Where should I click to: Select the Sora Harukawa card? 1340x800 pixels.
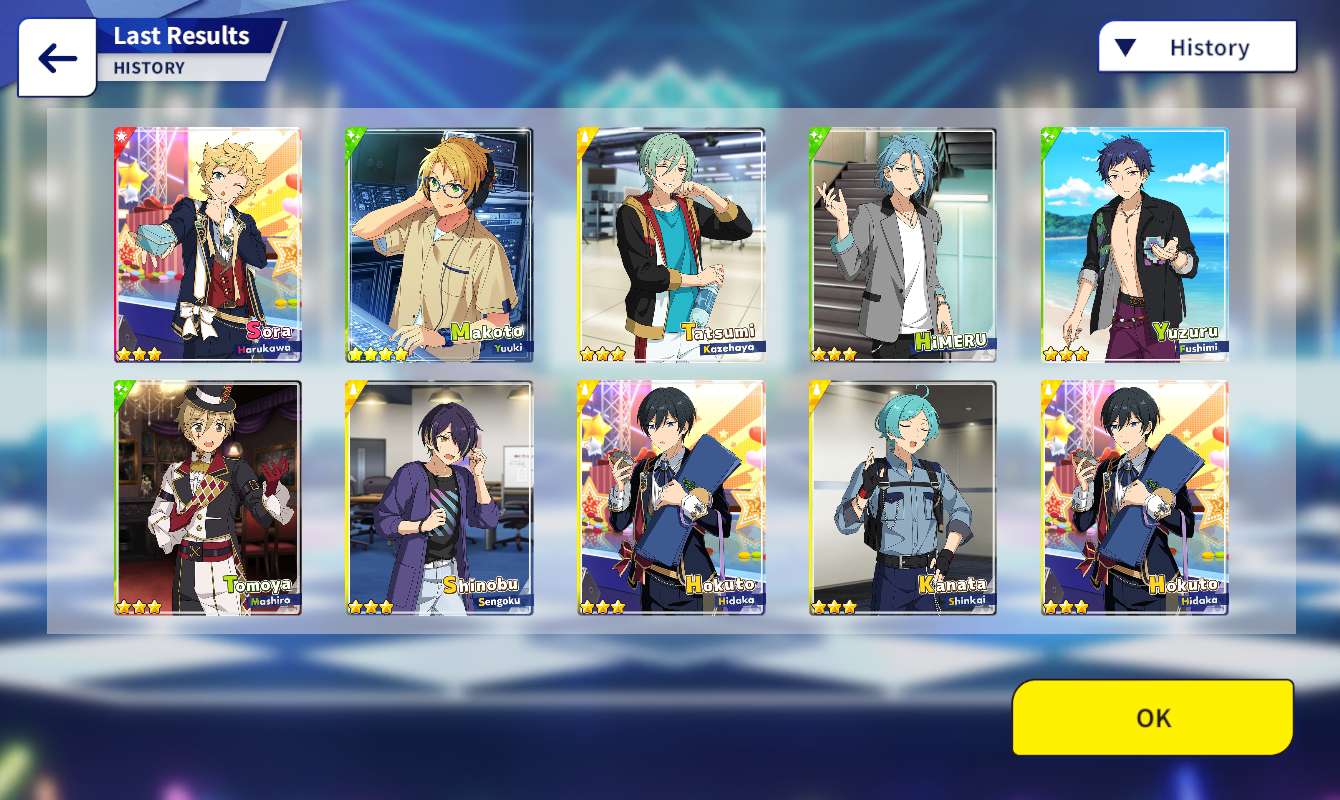click(207, 245)
